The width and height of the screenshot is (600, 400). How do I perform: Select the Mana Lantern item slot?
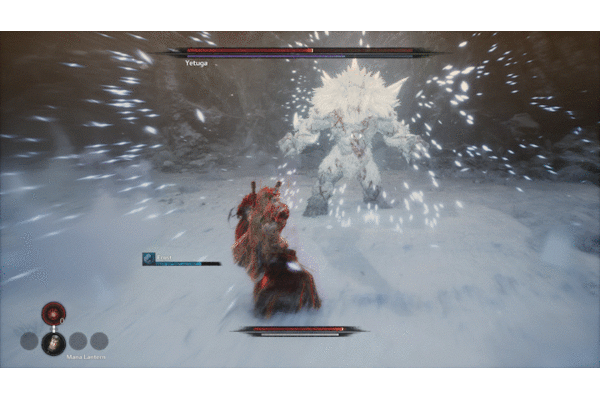point(53,343)
